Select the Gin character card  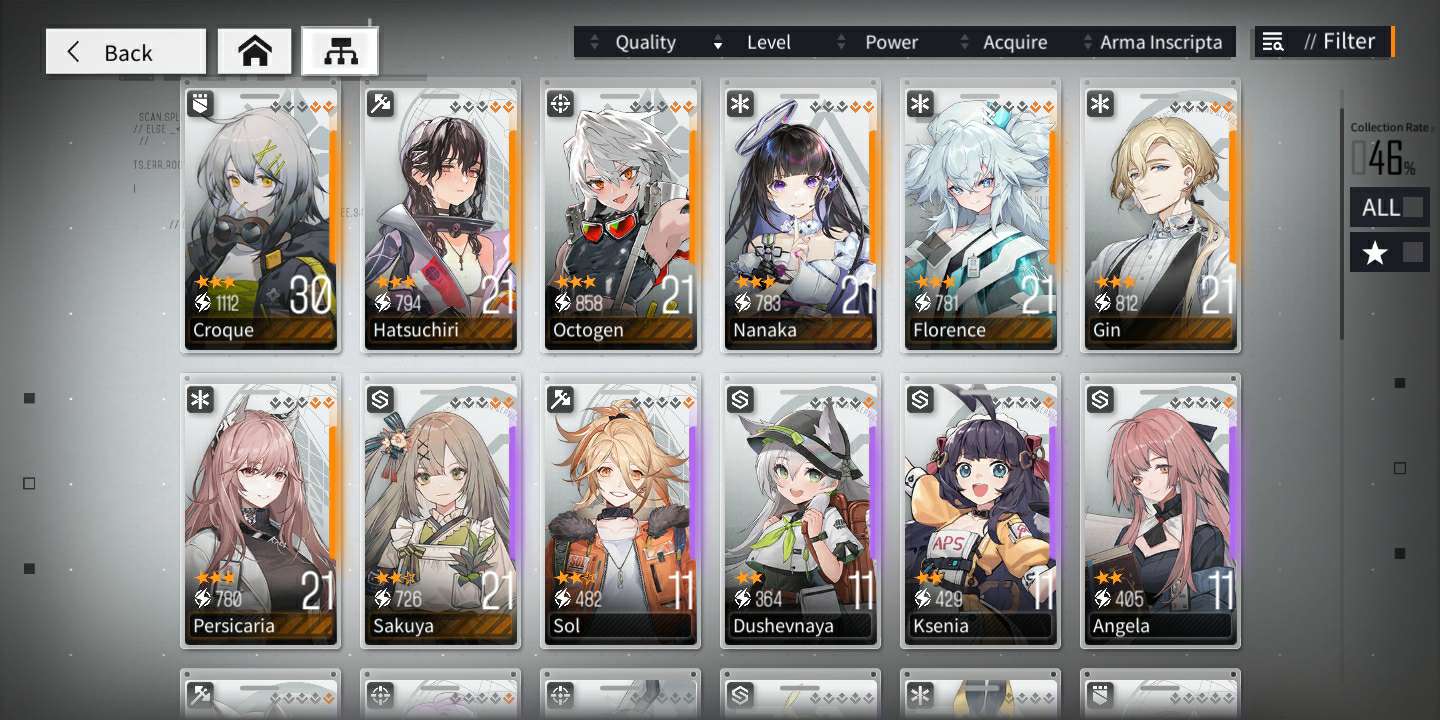point(1160,215)
